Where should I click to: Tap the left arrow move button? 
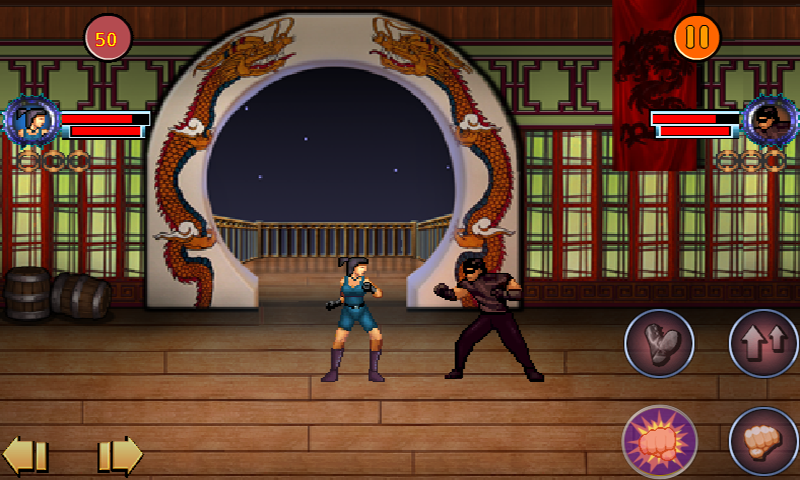tap(26, 455)
